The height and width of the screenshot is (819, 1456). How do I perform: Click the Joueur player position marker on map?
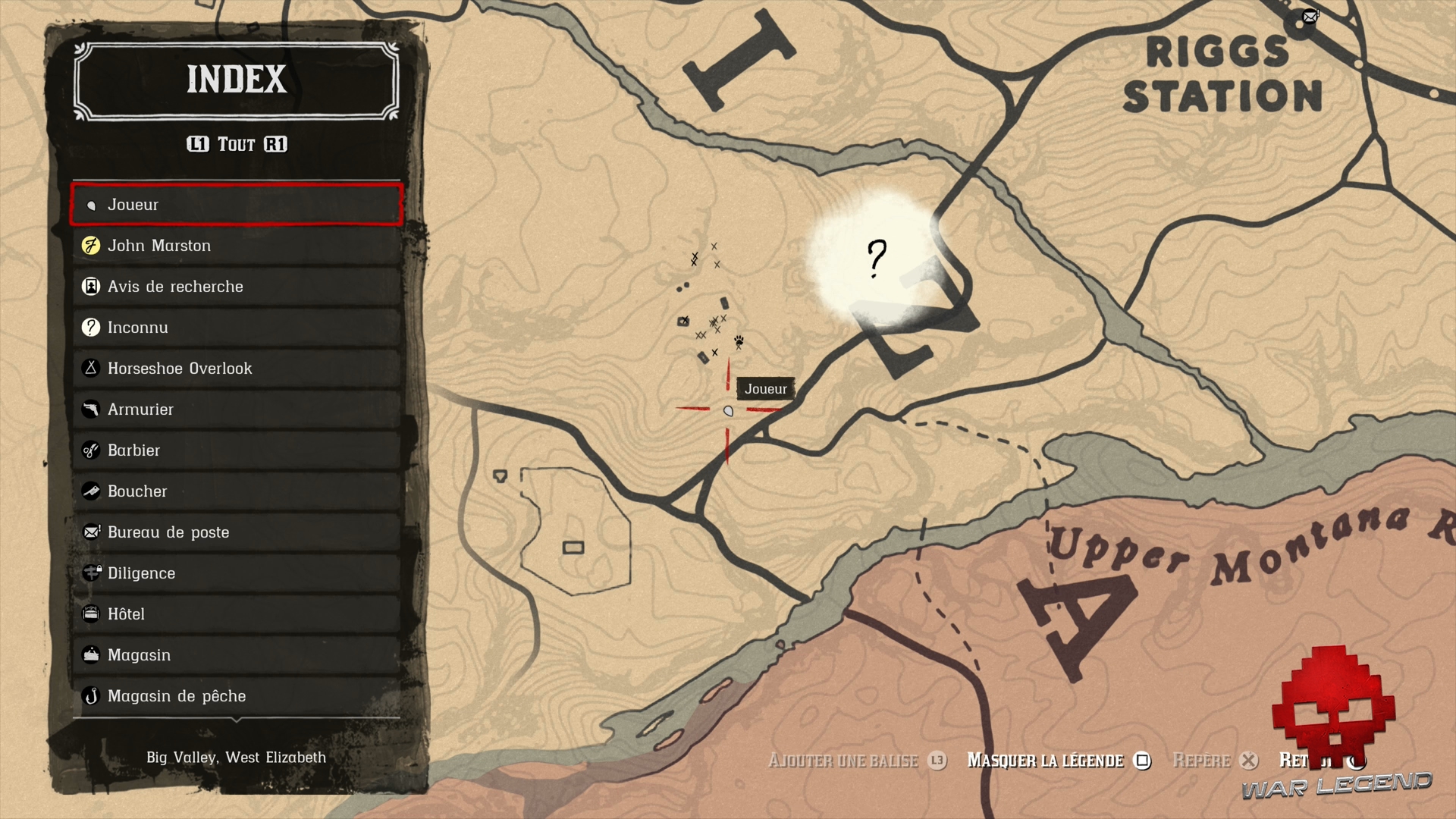click(727, 410)
